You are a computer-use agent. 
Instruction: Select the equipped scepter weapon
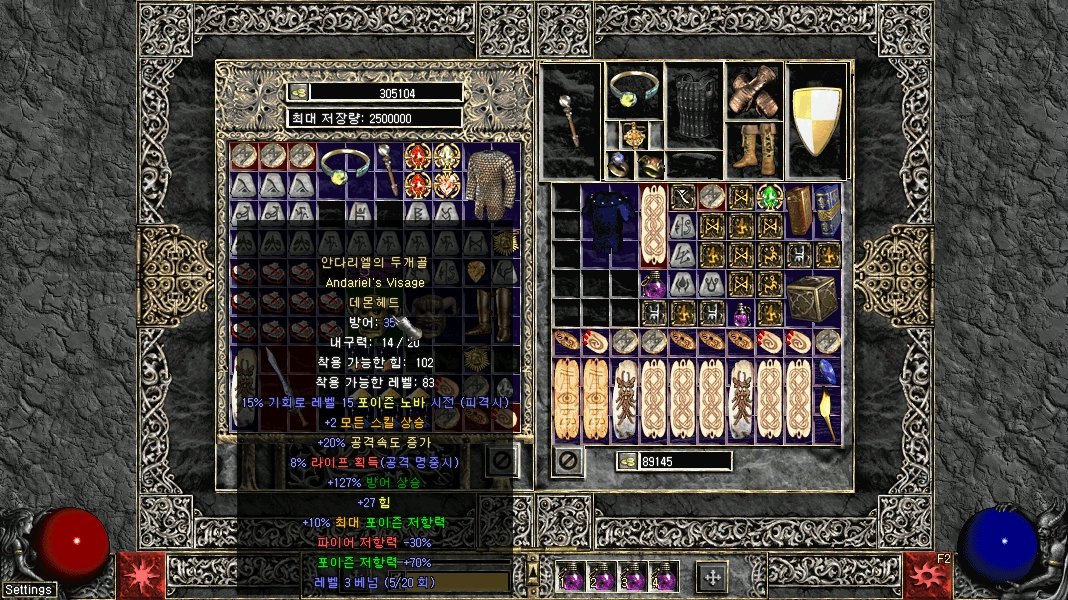[571, 121]
